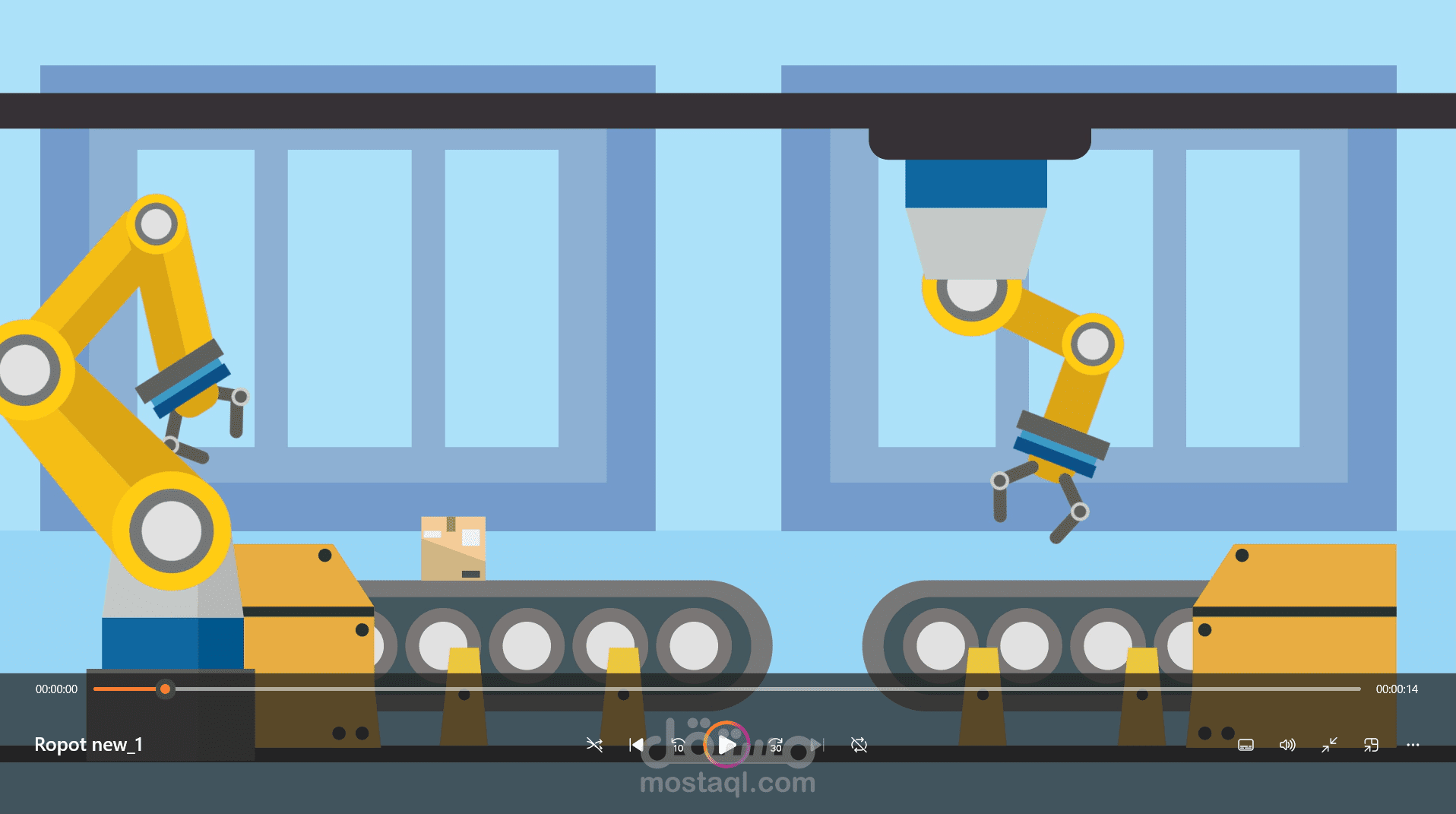
Task: Enable shuffle playback
Action: pos(595,746)
